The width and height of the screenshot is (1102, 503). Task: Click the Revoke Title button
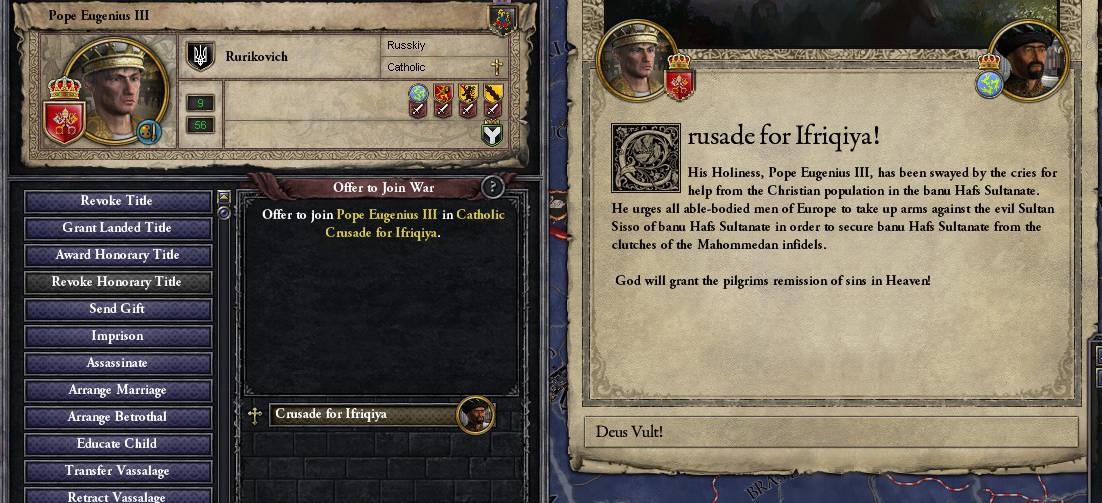[x=117, y=201]
